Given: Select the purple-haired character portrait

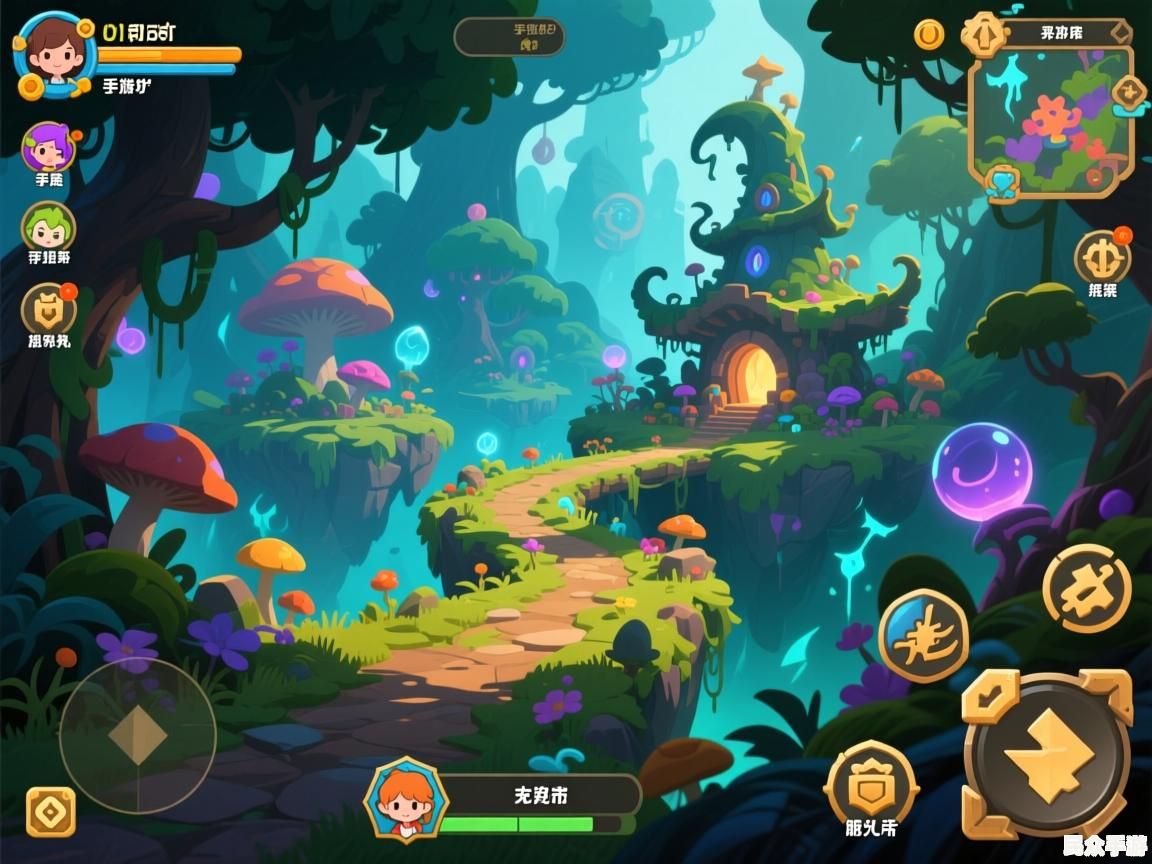Looking at the screenshot, I should (x=47, y=148).
